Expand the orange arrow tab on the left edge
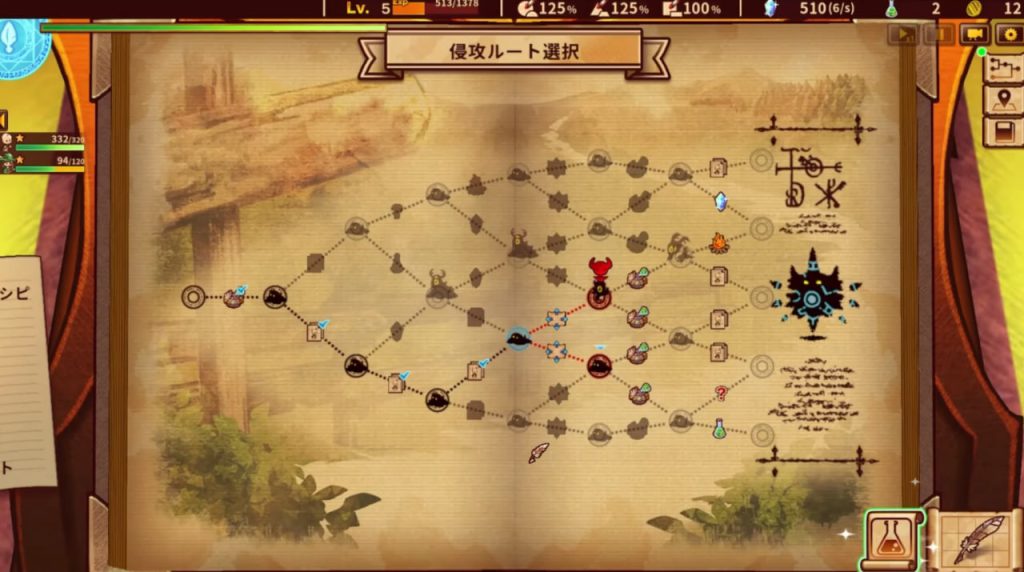The image size is (1024, 572). 4,118
